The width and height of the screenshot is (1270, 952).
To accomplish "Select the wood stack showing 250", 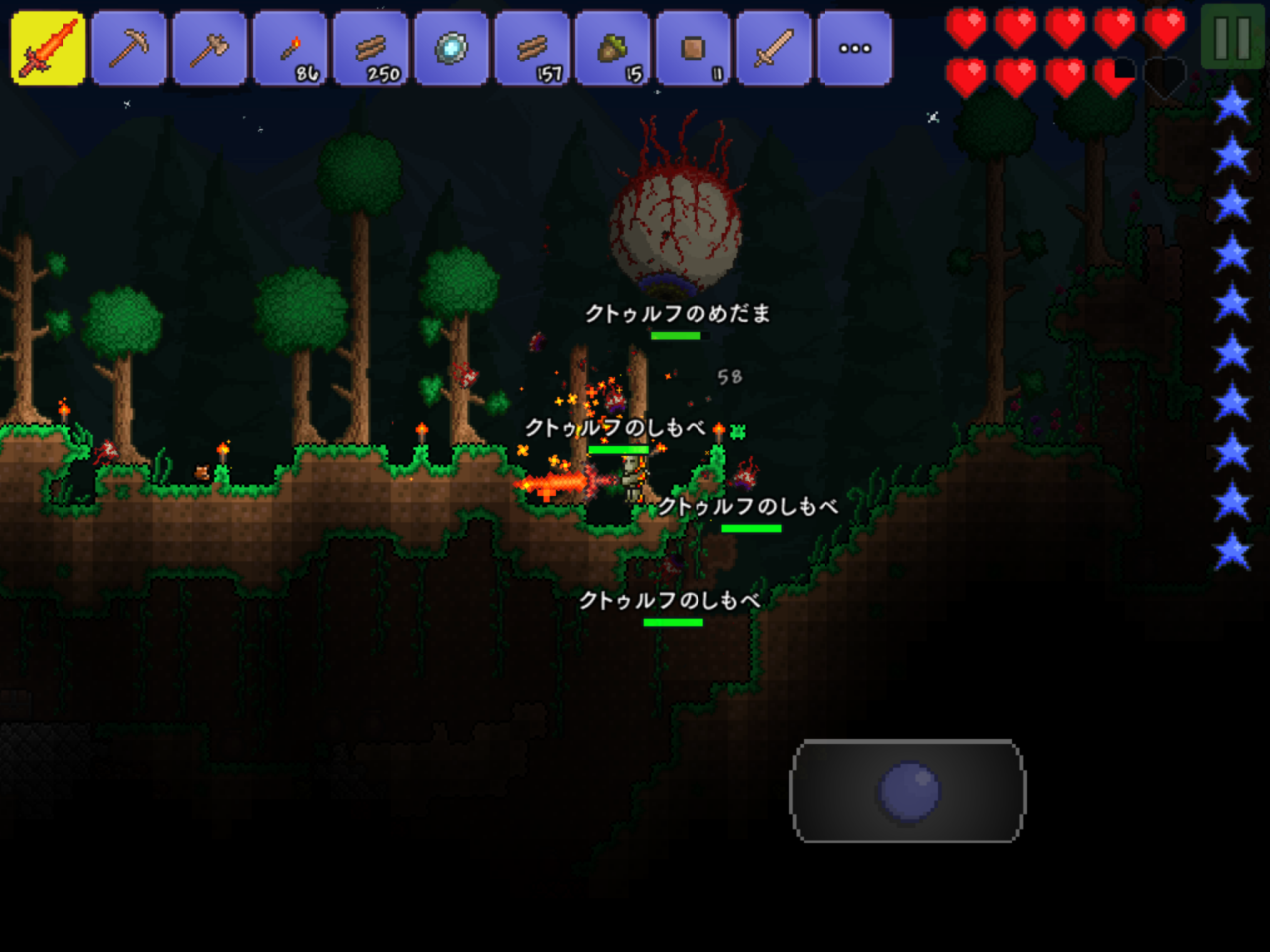I will coord(370,46).
